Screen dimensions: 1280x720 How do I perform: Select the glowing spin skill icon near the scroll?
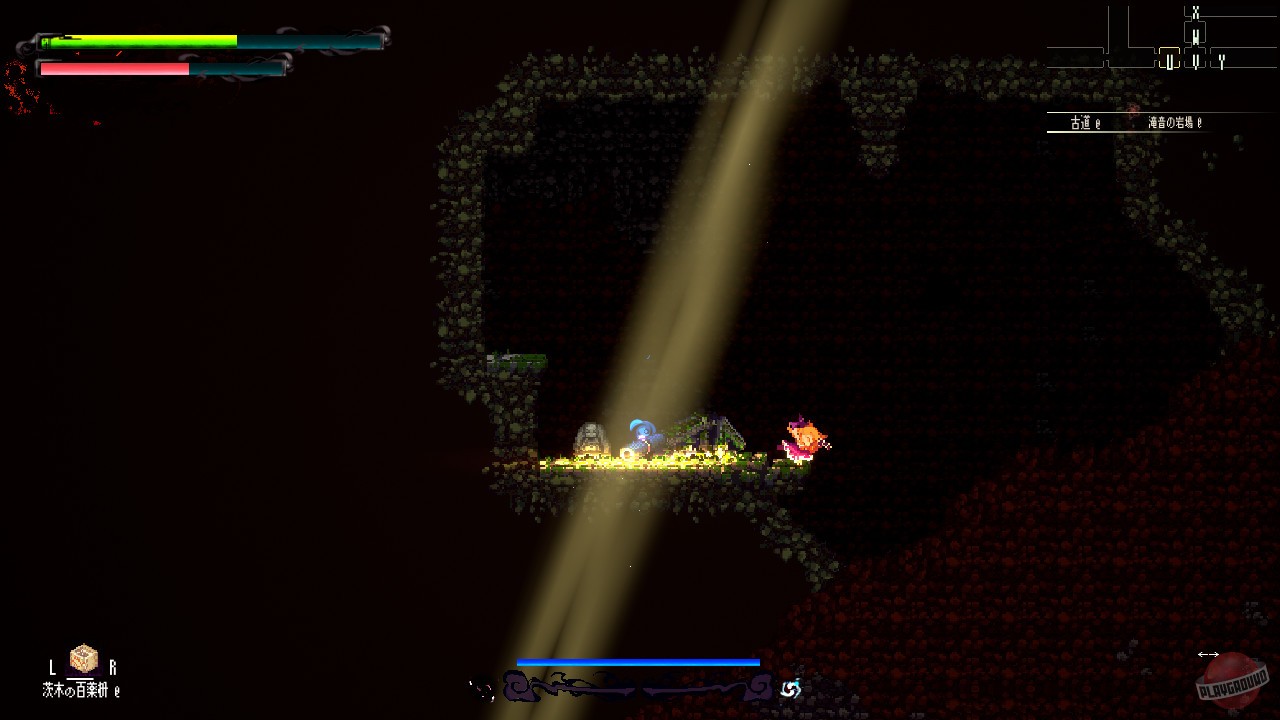[791, 687]
